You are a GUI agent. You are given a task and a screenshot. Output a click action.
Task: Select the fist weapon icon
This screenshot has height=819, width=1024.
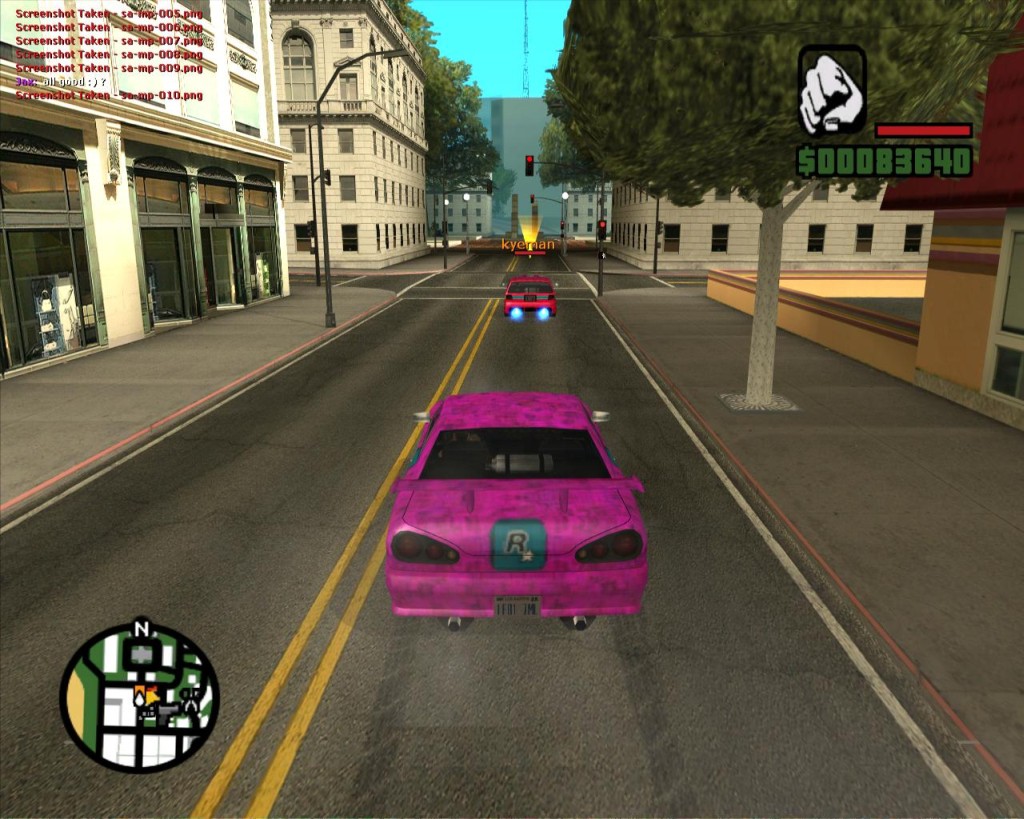[832, 91]
